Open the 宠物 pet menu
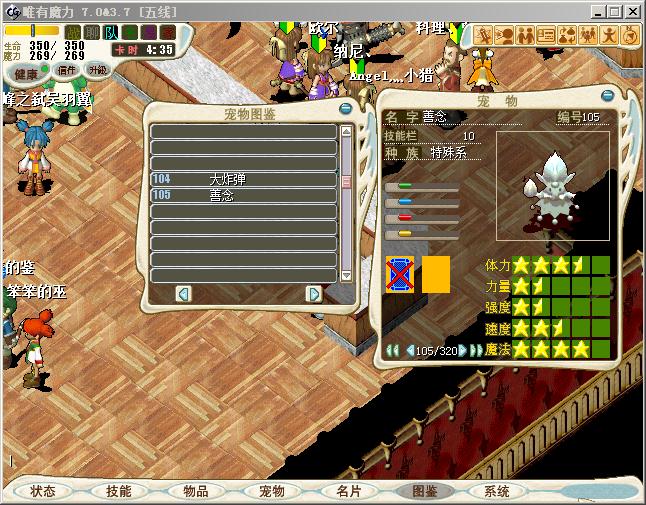Screen dimensions: 646x505 click(x=271, y=491)
